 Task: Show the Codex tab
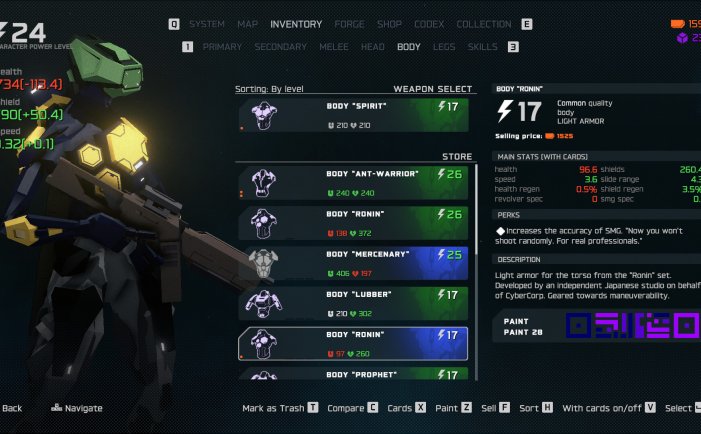(429, 24)
